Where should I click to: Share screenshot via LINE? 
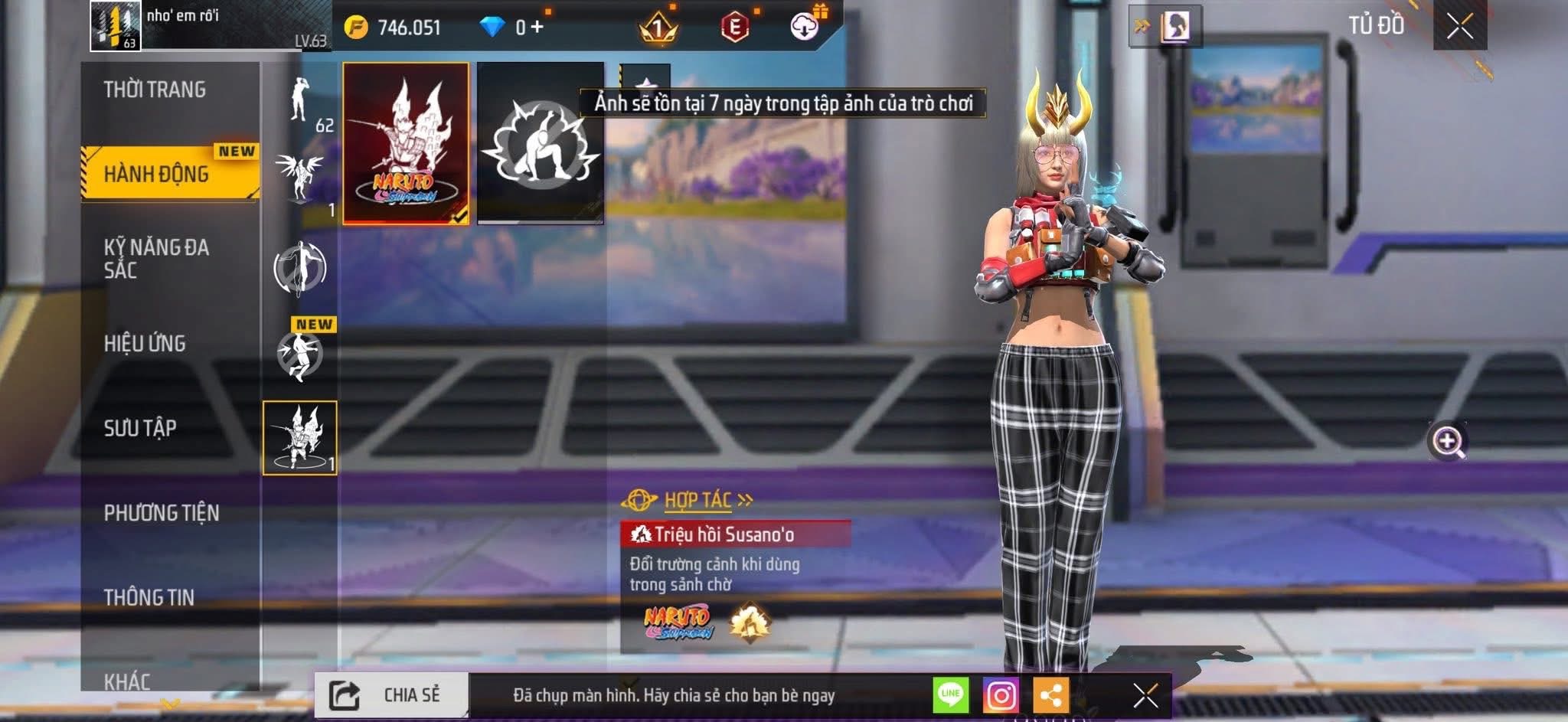tap(951, 695)
